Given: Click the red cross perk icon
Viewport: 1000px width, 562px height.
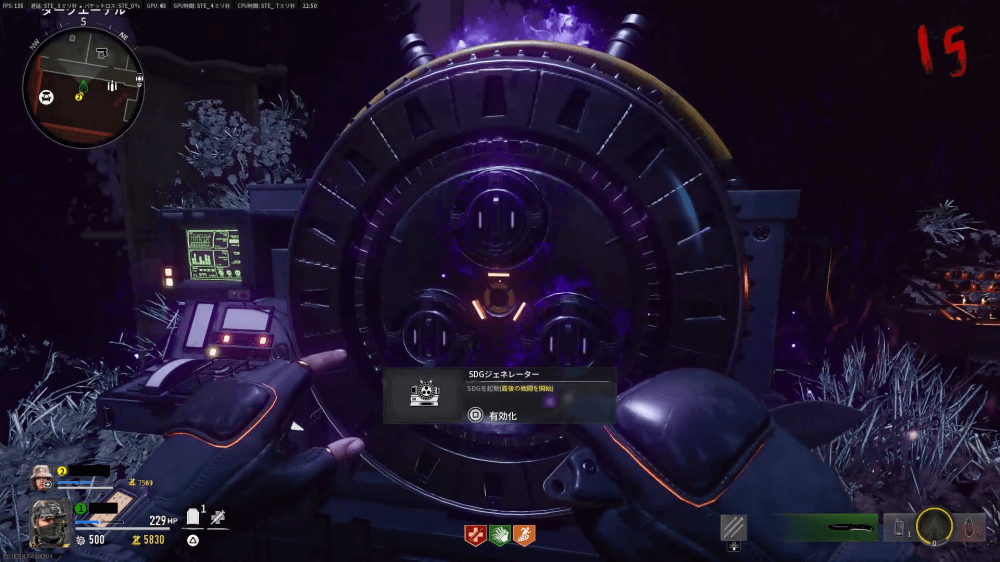Looking at the screenshot, I should (x=475, y=535).
